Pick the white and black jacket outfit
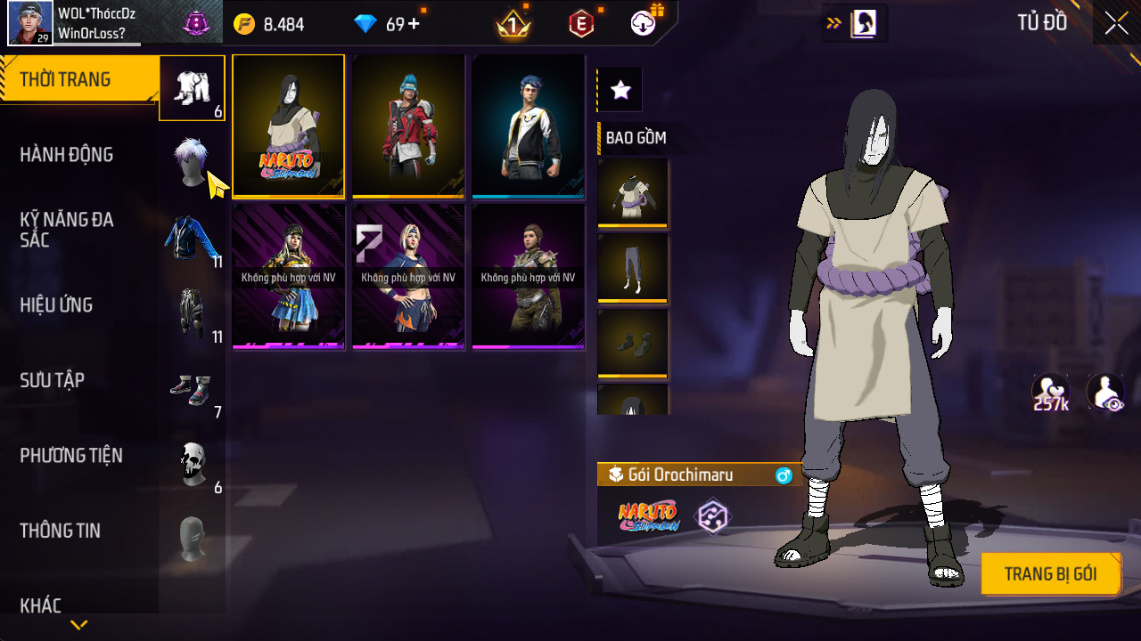 (528, 126)
